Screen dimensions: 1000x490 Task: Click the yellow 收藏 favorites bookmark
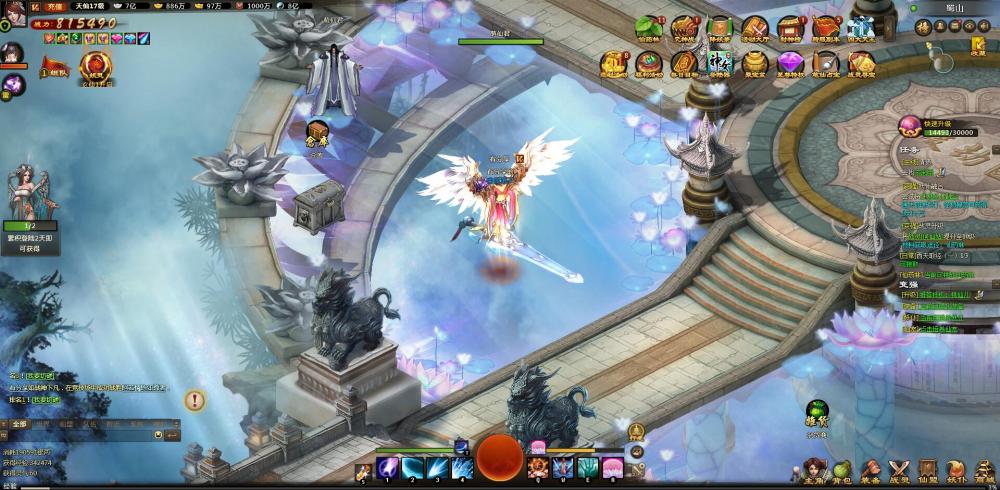(978, 46)
